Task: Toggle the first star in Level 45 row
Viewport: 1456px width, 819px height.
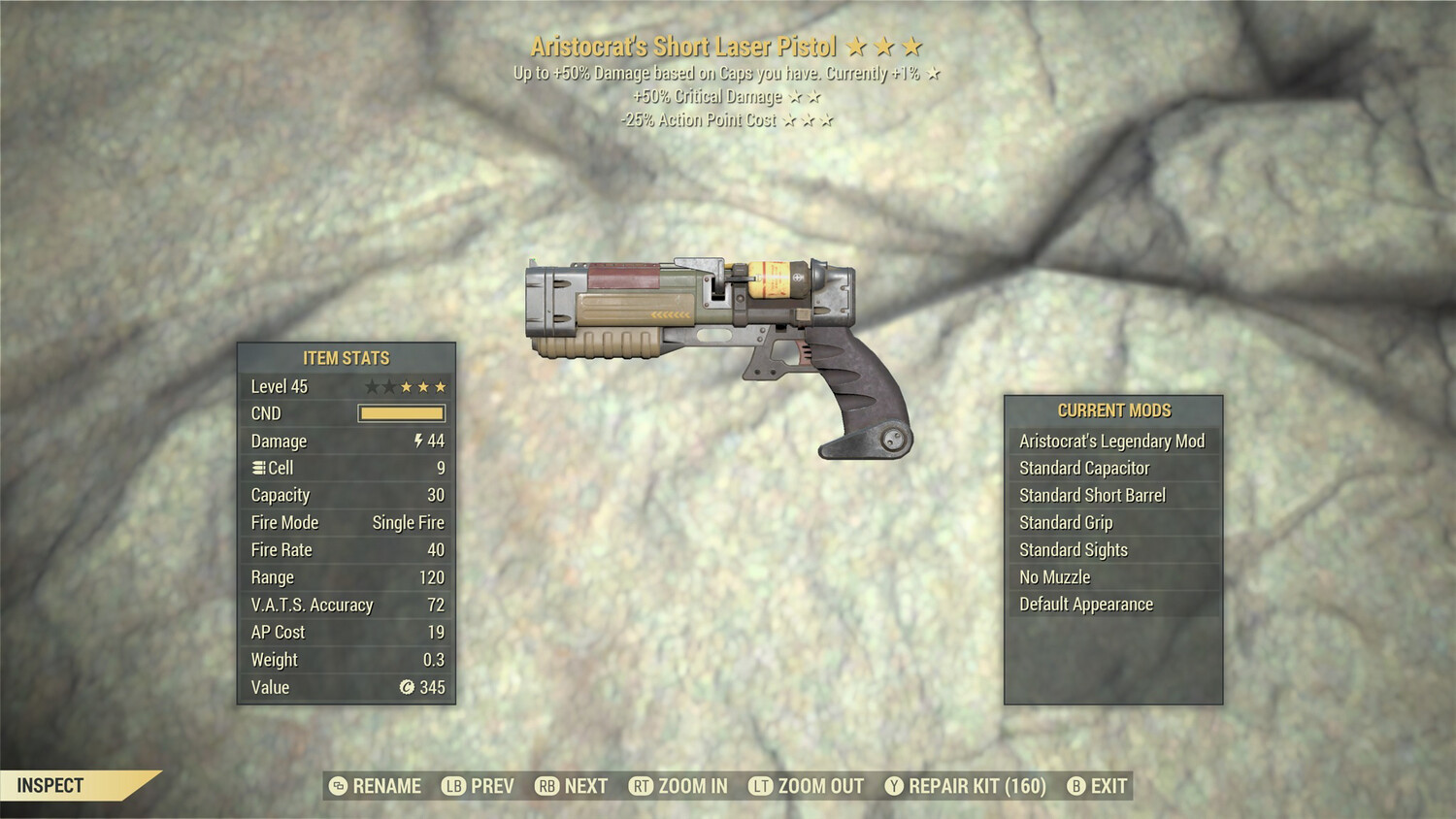Action: point(374,386)
